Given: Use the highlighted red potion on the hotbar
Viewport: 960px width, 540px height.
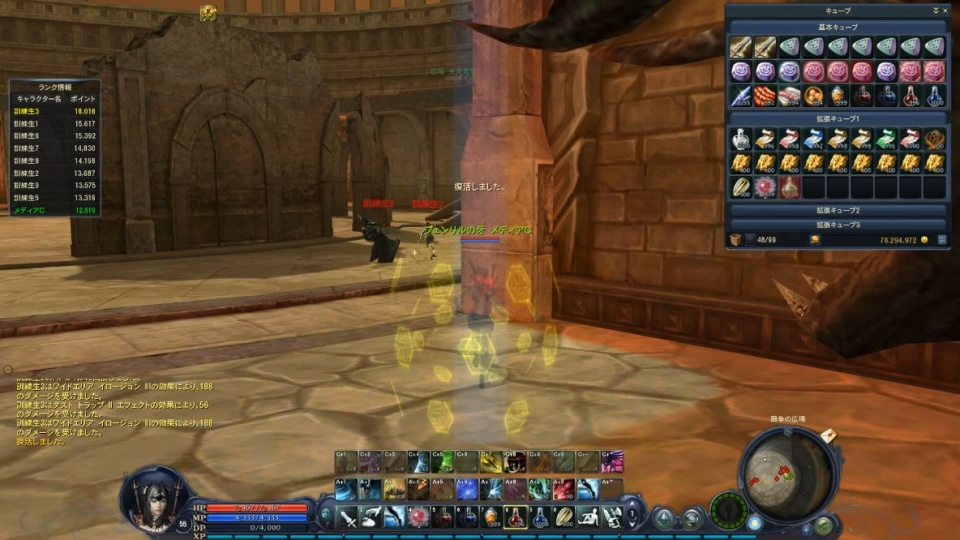Looking at the screenshot, I should [x=514, y=517].
